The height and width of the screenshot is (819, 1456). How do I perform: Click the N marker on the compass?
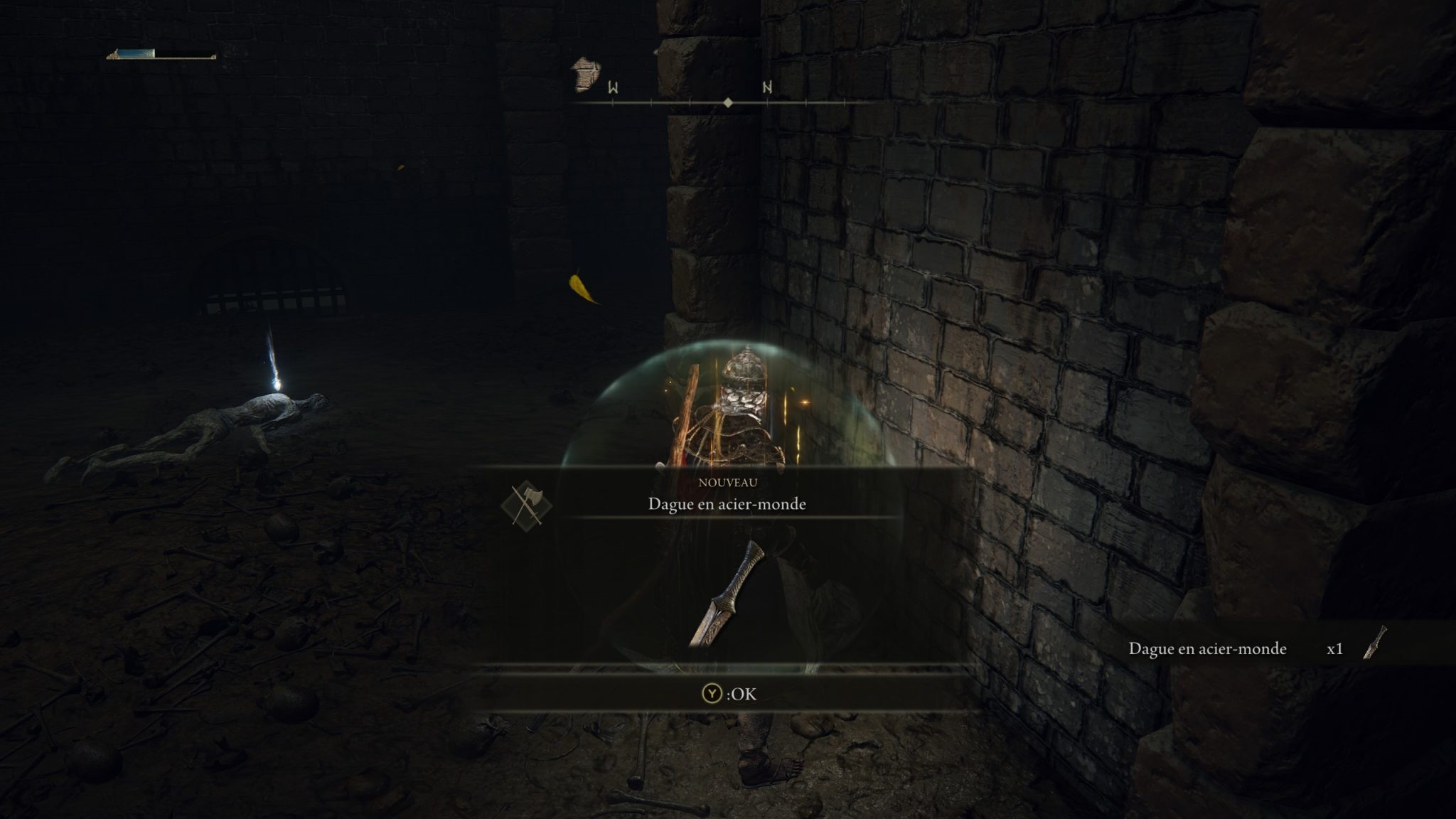click(x=766, y=88)
